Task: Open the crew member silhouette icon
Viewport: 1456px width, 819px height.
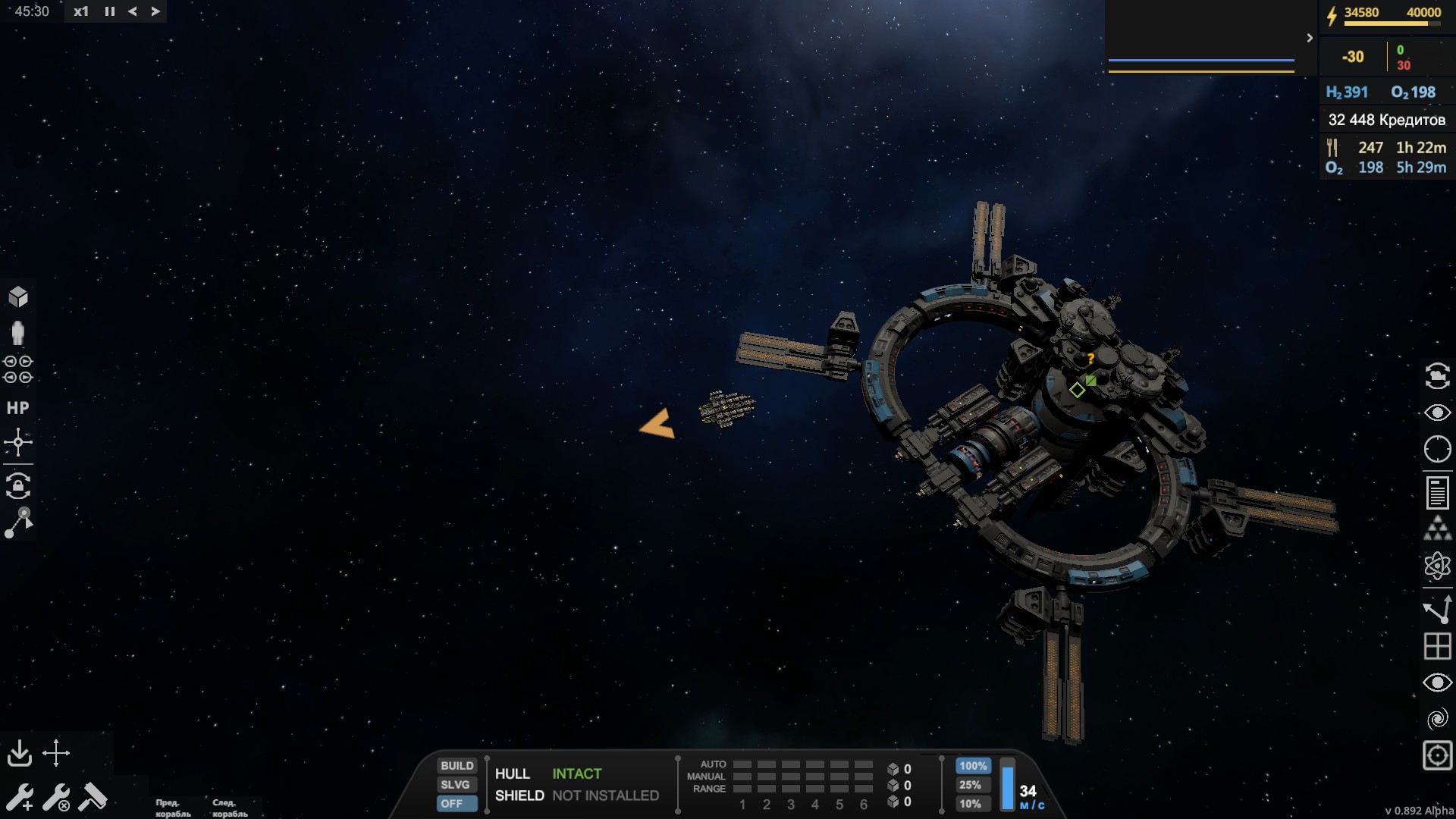Action: 18,333
